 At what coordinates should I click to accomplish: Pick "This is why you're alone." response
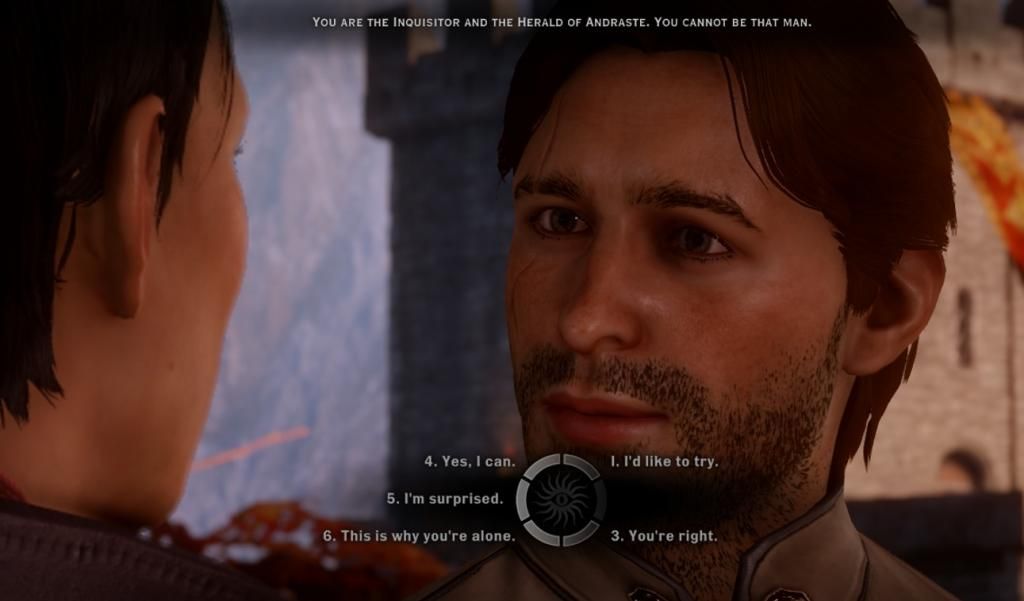point(419,536)
